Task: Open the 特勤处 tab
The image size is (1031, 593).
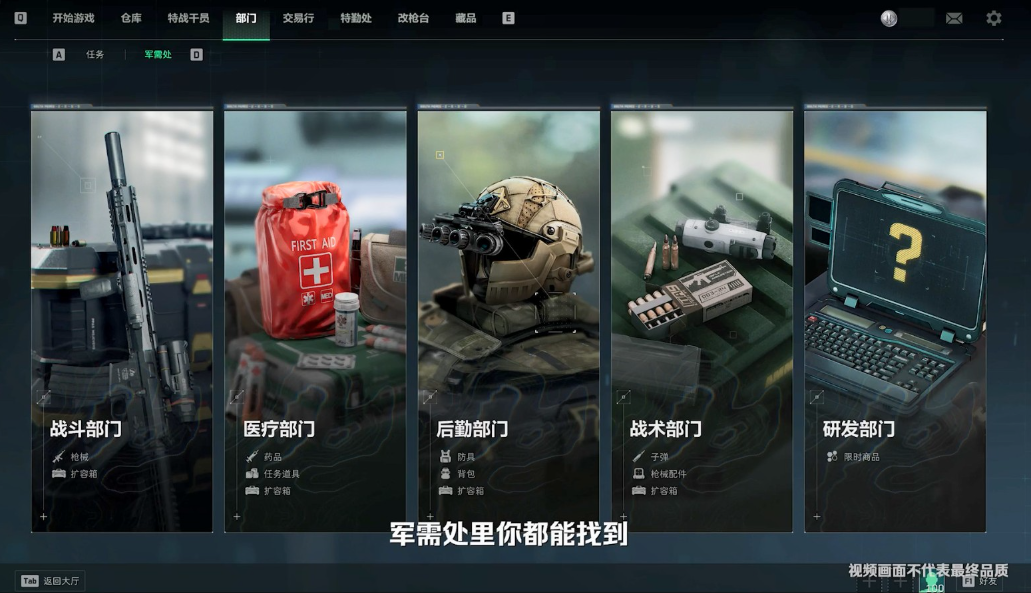Action: [x=356, y=18]
